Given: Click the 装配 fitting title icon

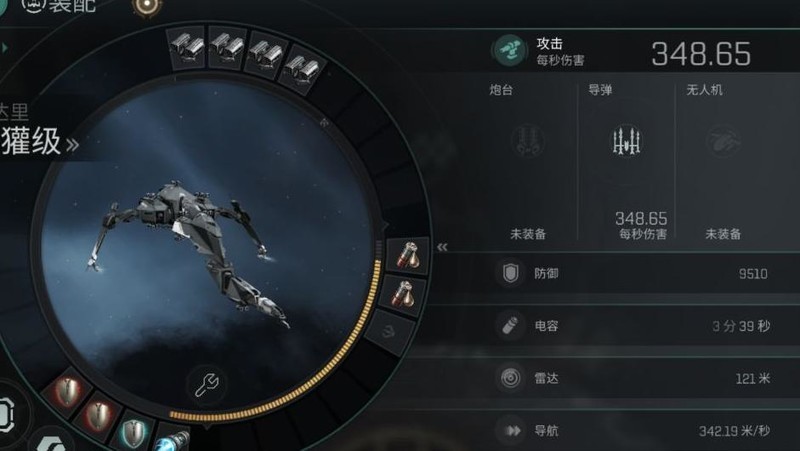Looking at the screenshot, I should click(33, 5).
